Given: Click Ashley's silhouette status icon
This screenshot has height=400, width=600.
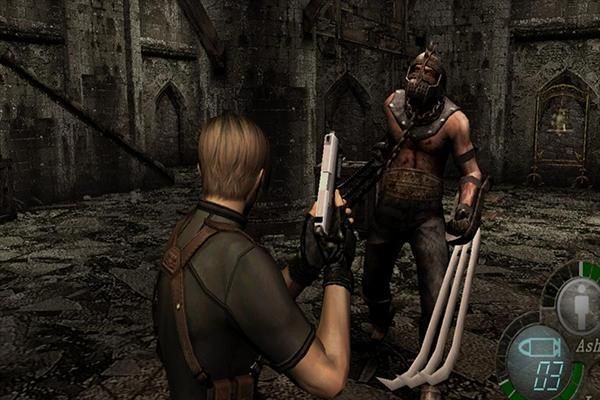Looking at the screenshot, I should pos(580,304).
